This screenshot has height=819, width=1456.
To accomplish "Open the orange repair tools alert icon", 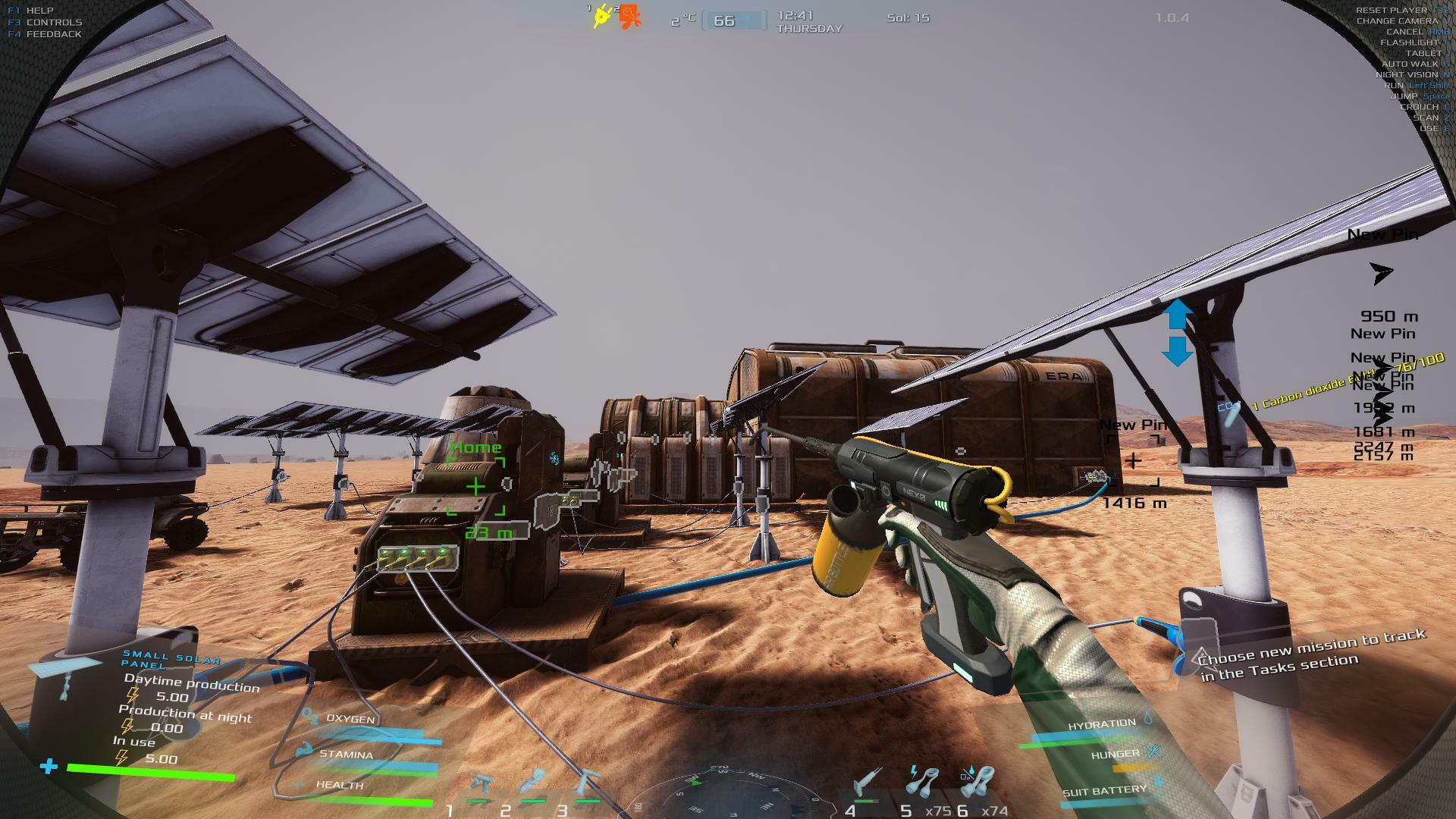I will pyautogui.click(x=629, y=16).
